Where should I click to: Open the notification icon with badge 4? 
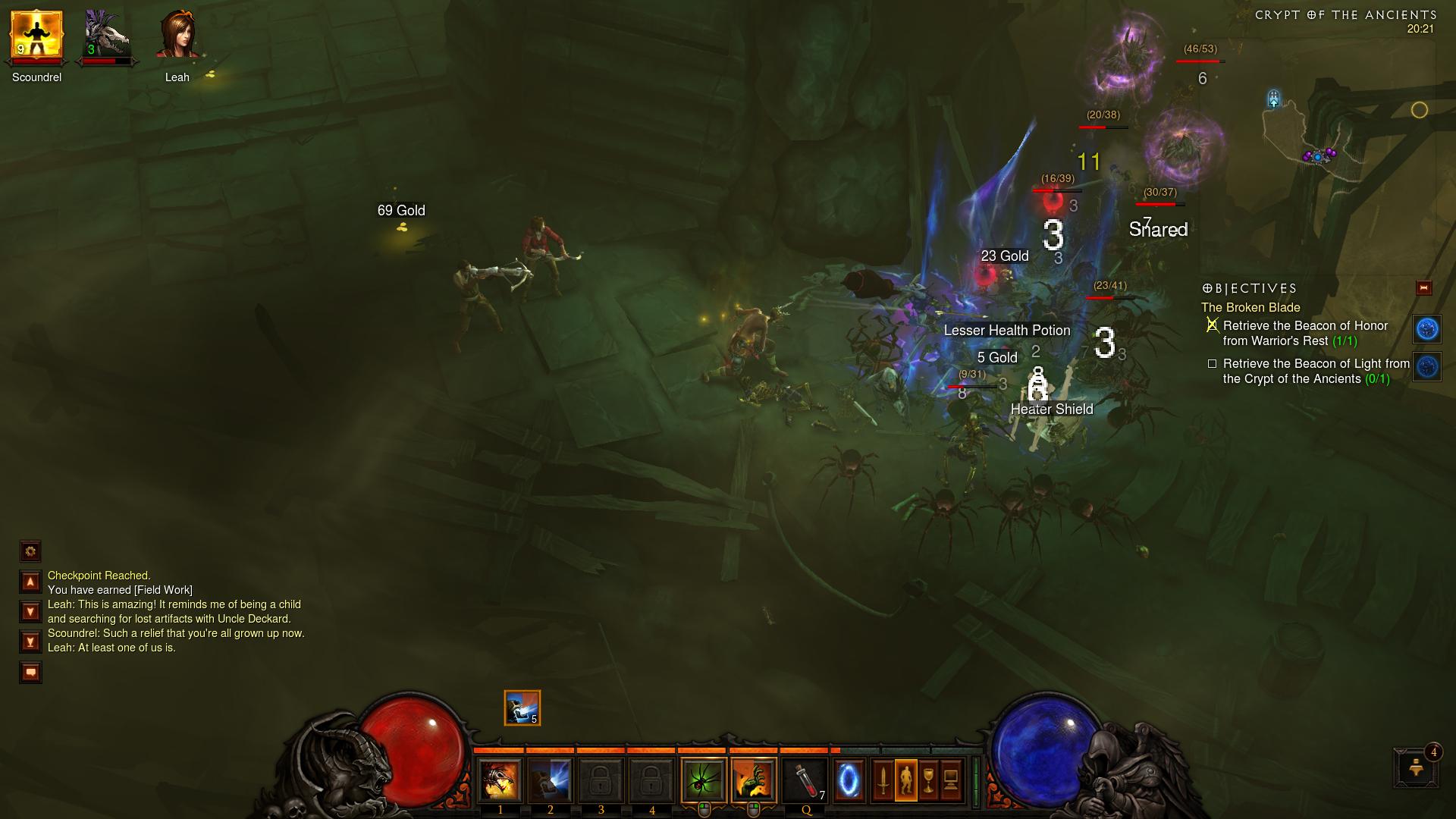(x=1415, y=768)
